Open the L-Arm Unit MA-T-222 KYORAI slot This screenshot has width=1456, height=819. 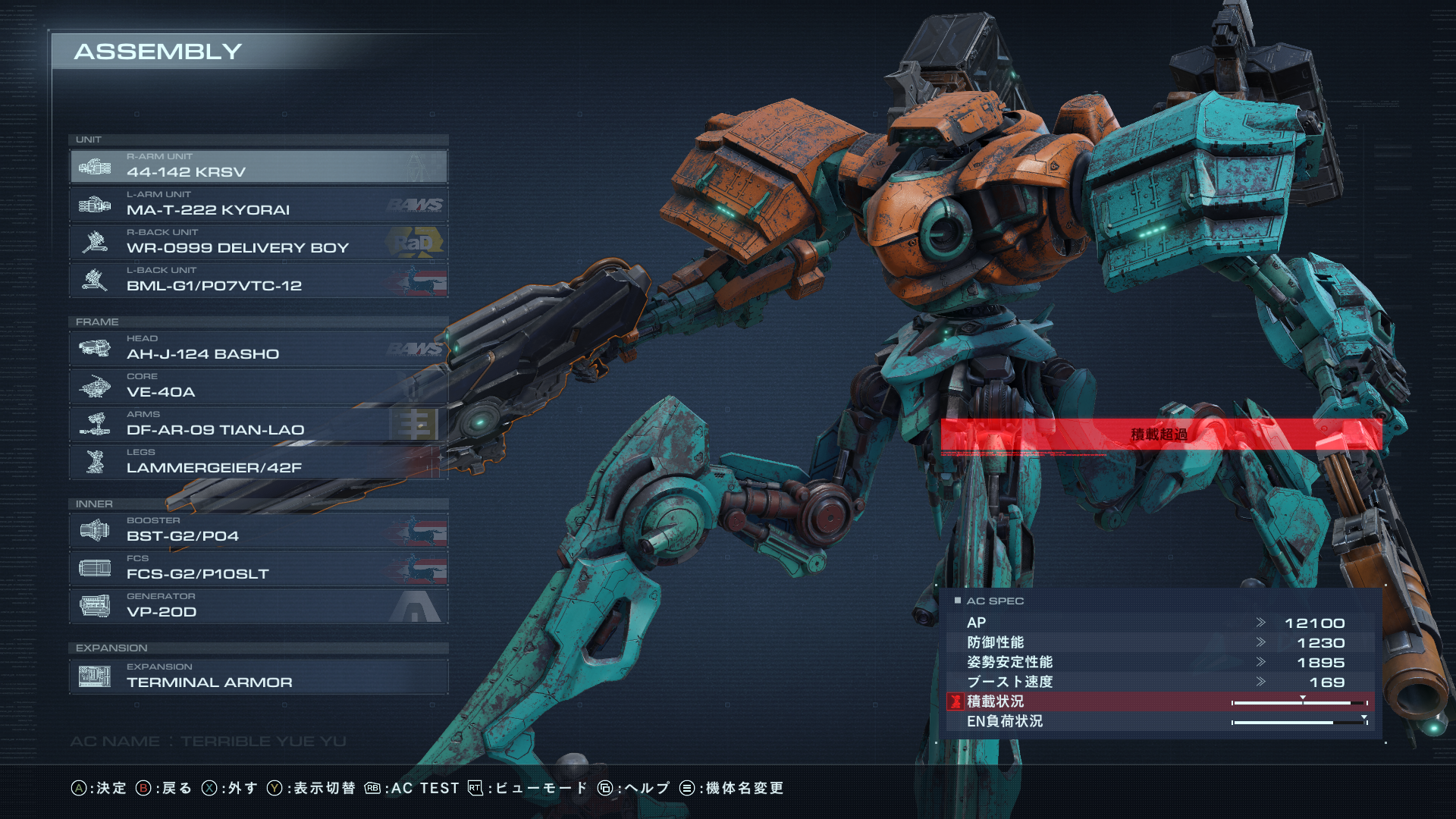tap(258, 204)
